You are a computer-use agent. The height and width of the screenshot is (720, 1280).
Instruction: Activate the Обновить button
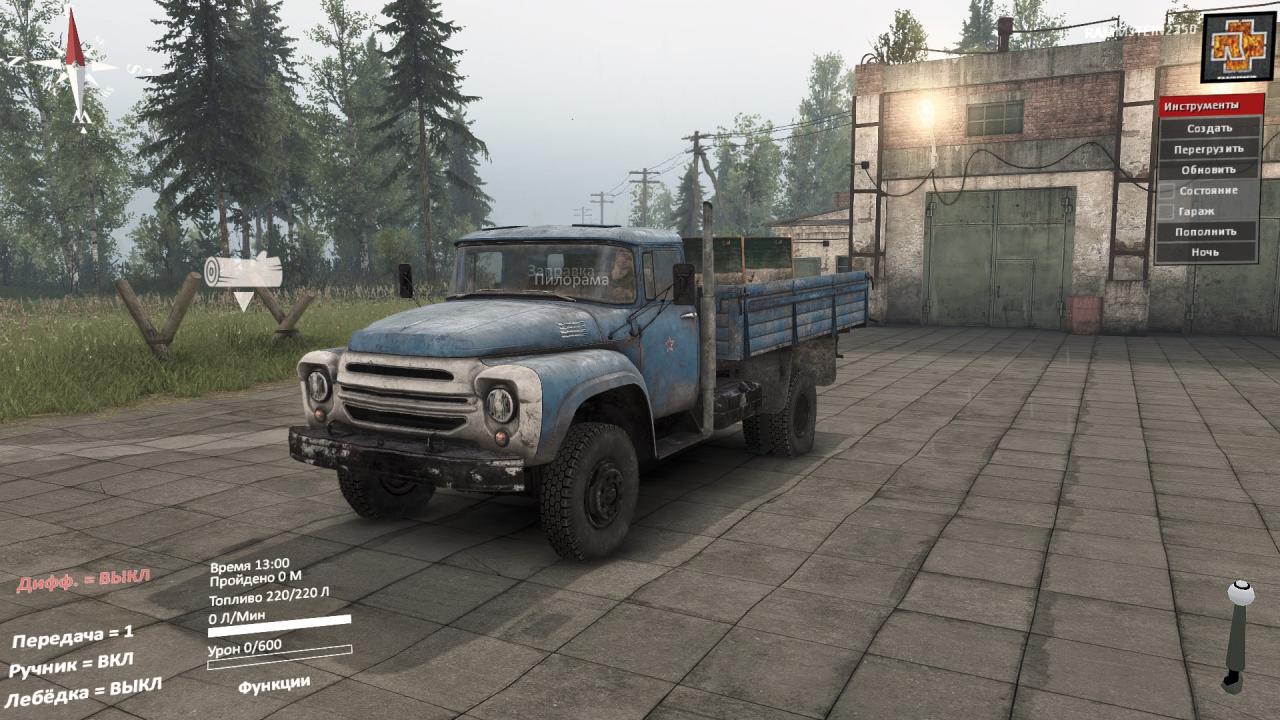coord(1209,170)
